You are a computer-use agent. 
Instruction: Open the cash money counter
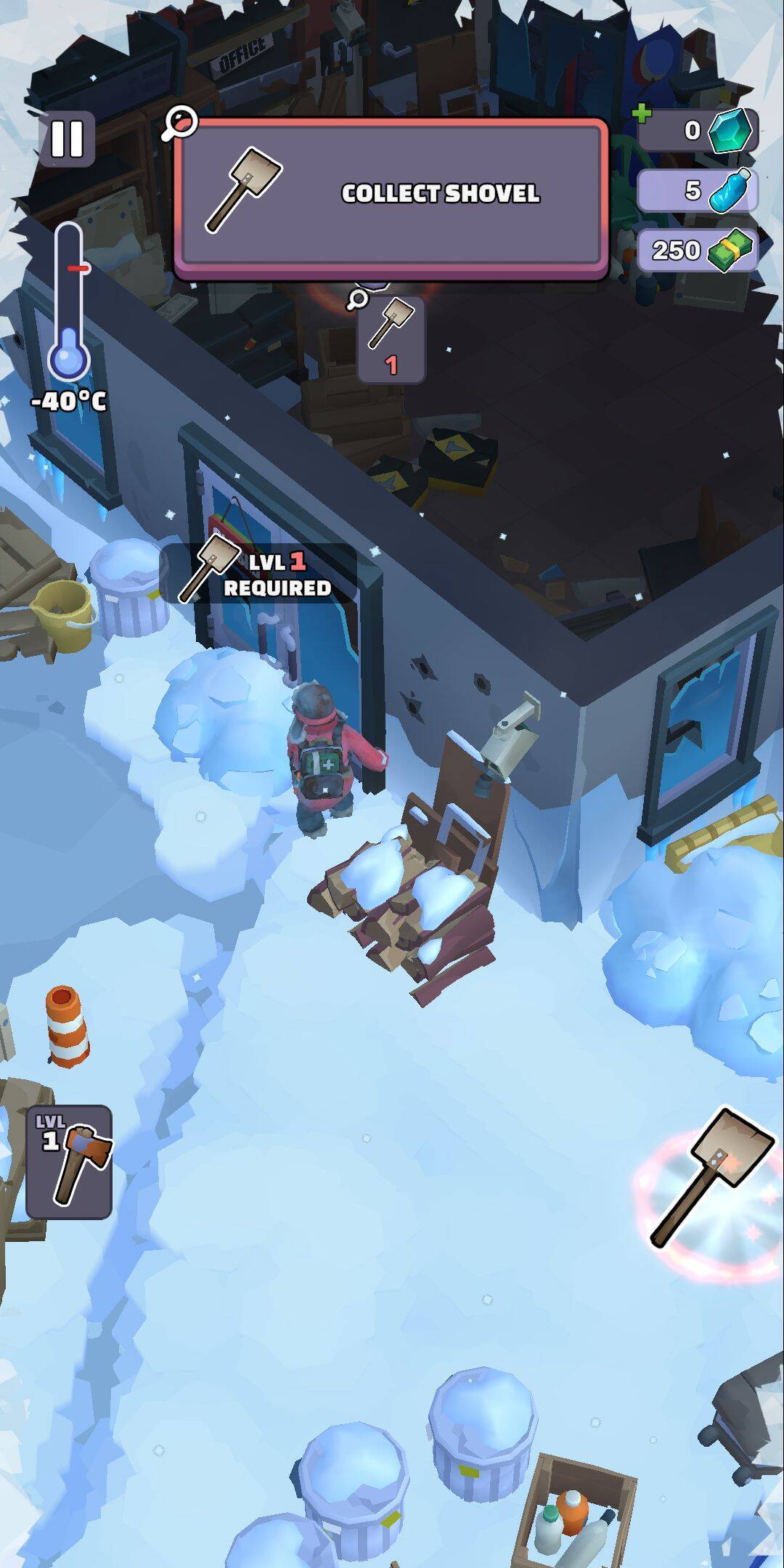pyautogui.click(x=697, y=251)
